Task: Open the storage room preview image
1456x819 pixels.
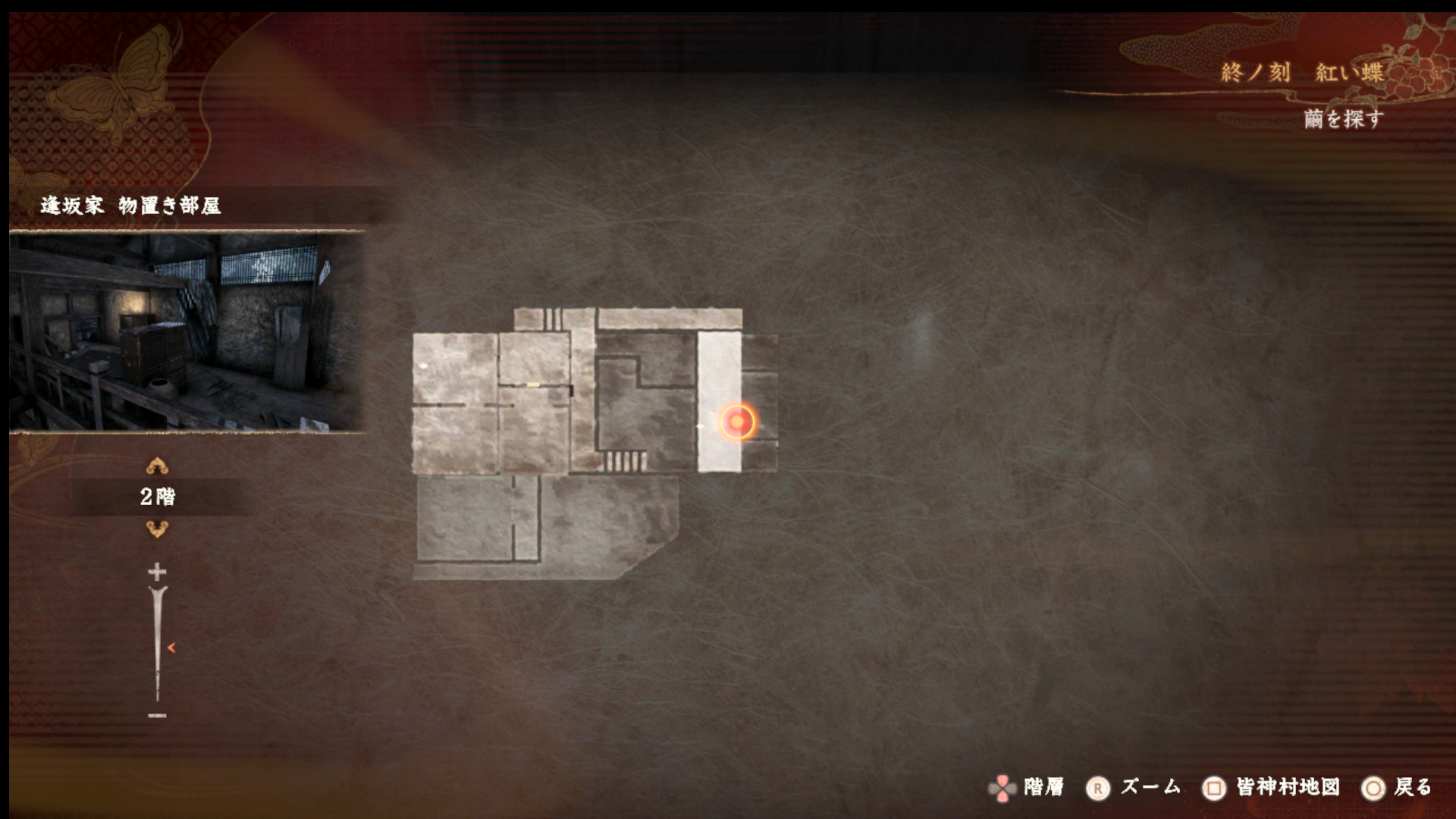Action: click(187, 332)
